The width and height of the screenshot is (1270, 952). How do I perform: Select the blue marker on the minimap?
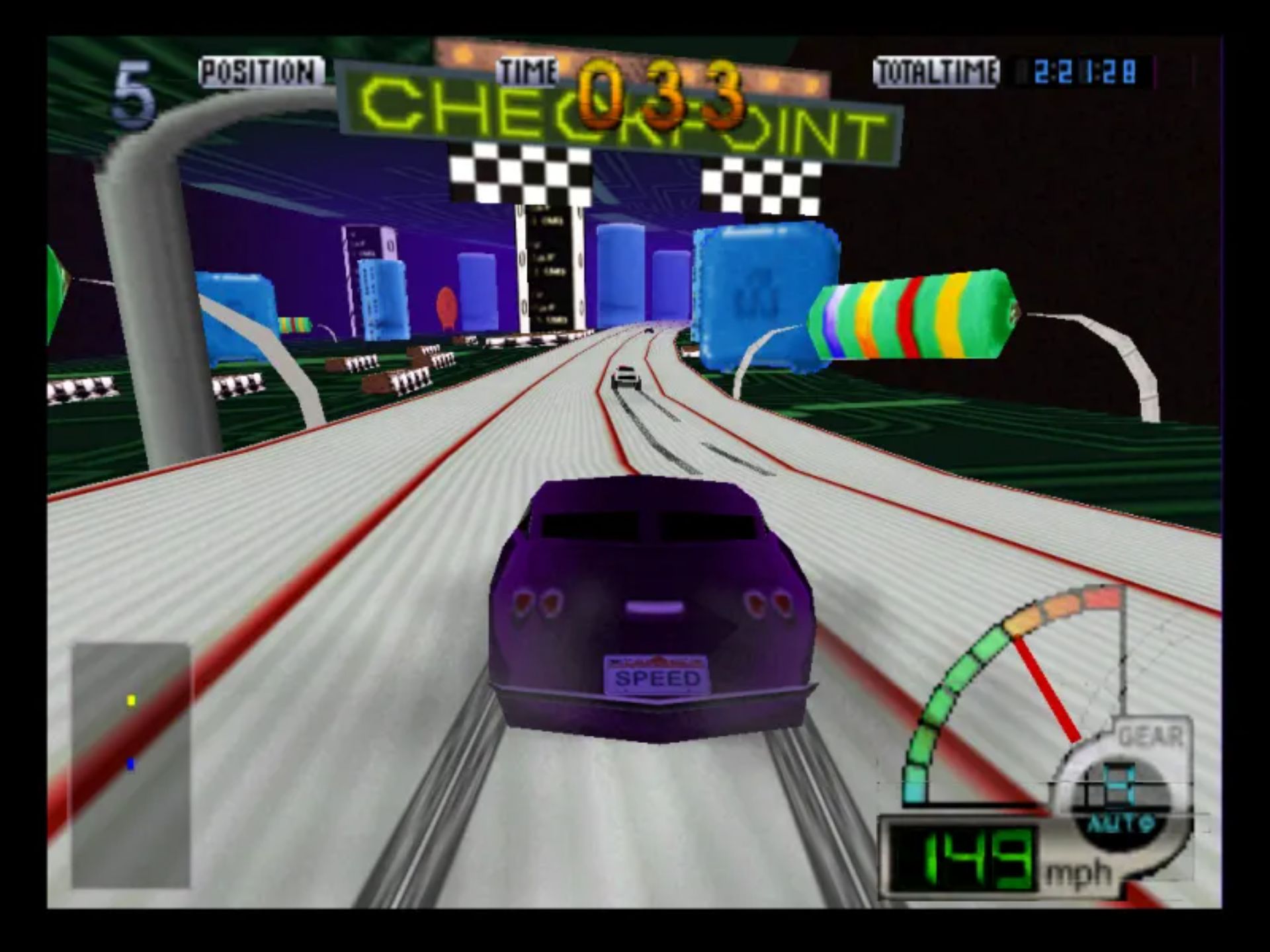coord(130,764)
